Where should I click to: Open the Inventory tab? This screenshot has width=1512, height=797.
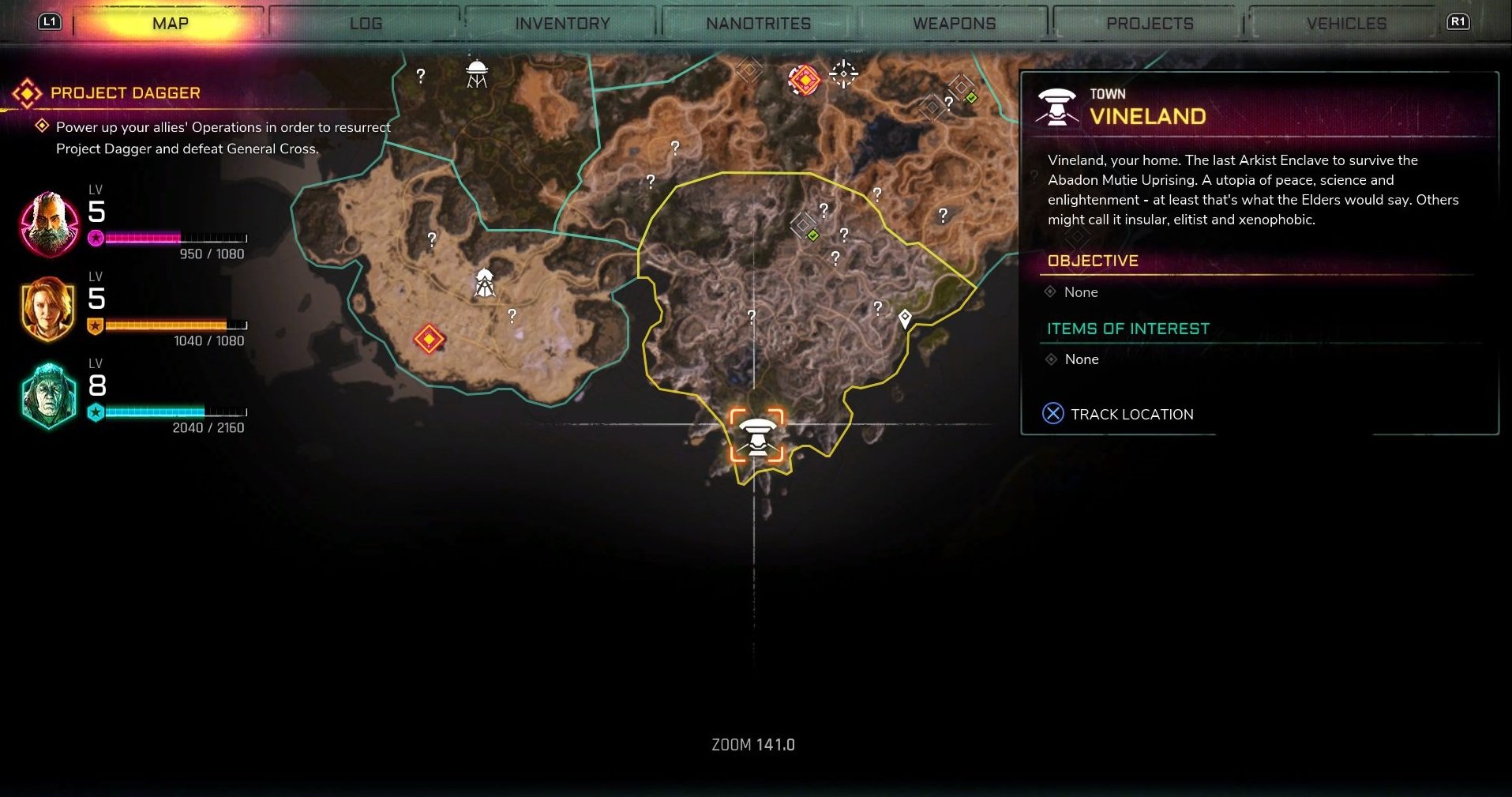coord(562,24)
